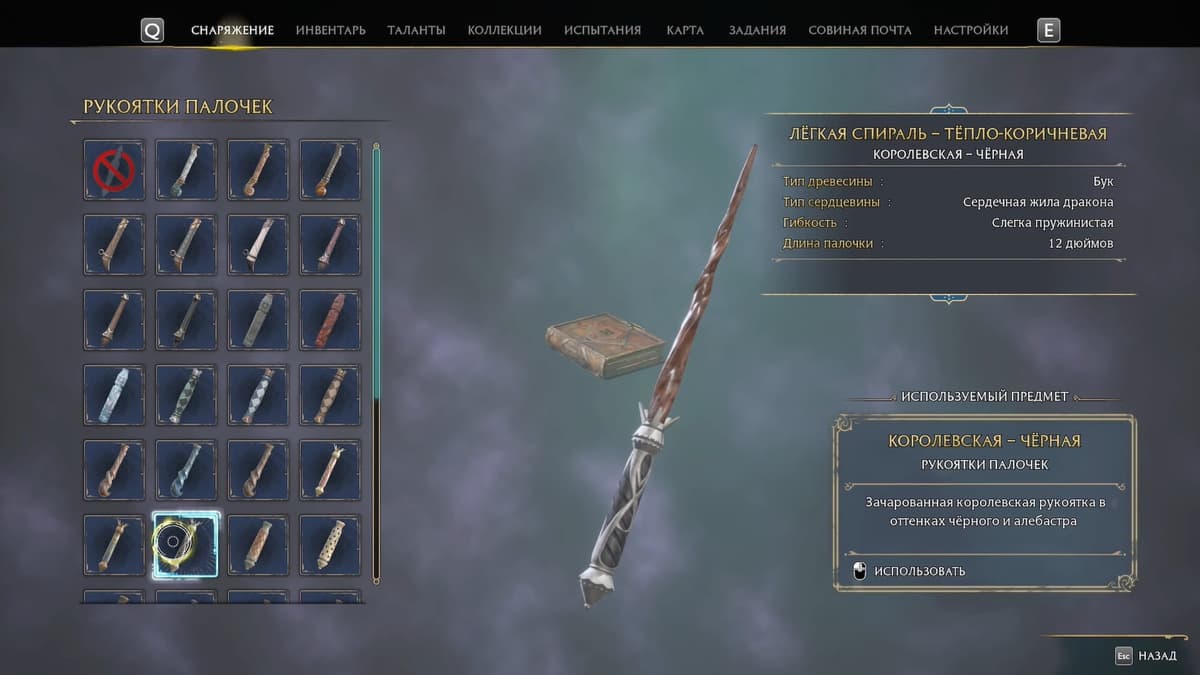1200x675 pixels.
Task: Choose the perforated cream wand handle
Action: click(x=330, y=545)
